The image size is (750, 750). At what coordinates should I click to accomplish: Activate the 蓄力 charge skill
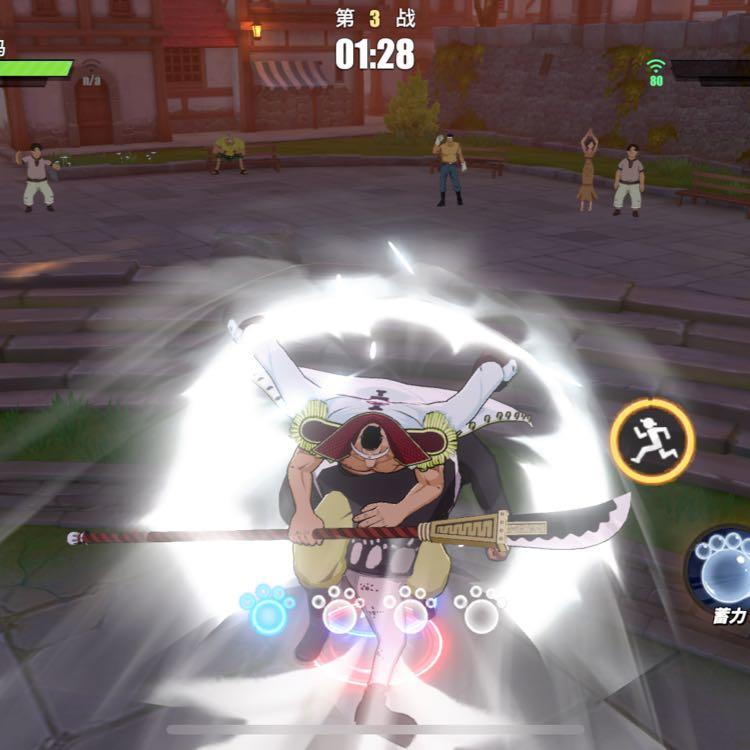tap(723, 568)
